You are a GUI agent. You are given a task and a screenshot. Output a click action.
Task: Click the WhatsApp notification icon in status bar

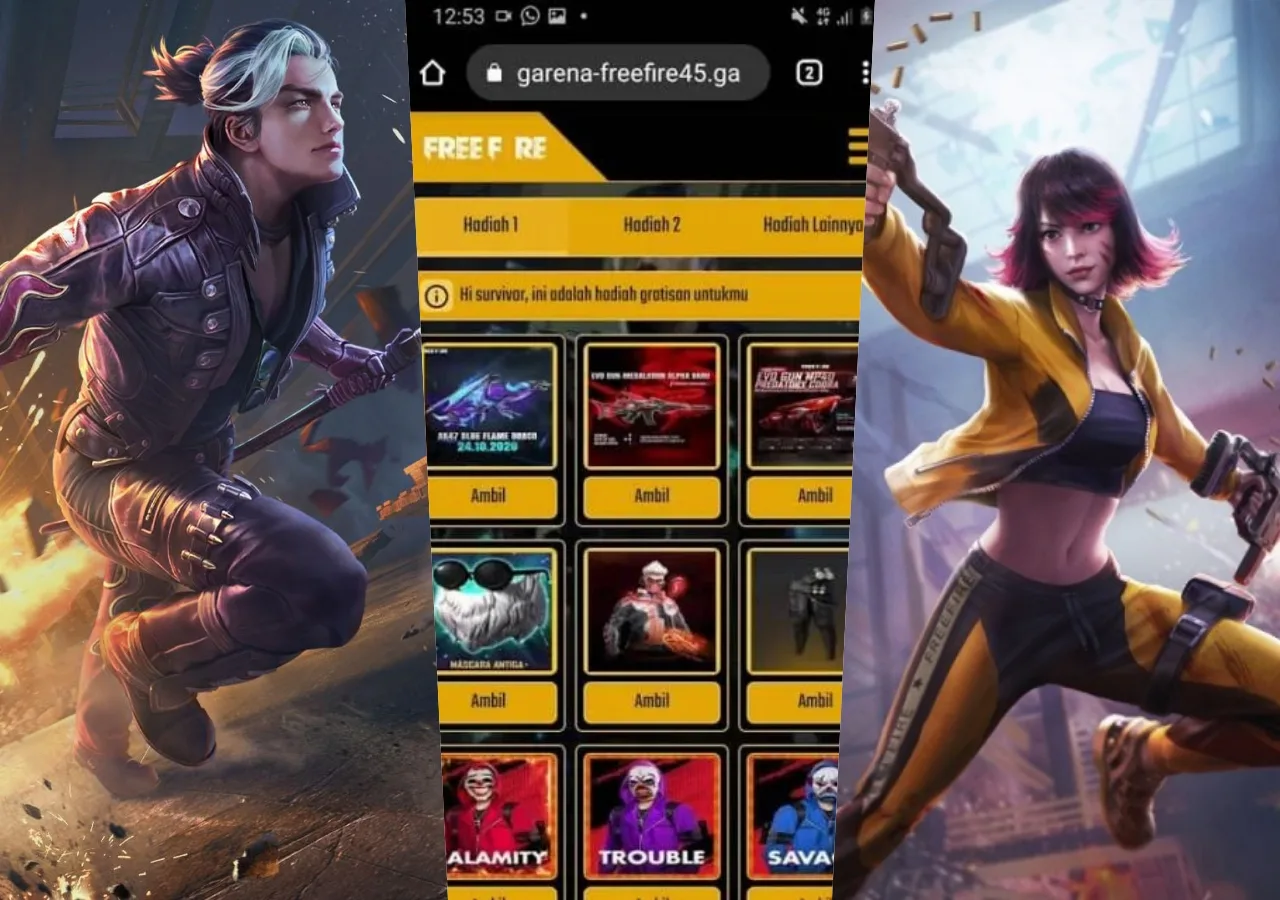pyautogui.click(x=528, y=17)
